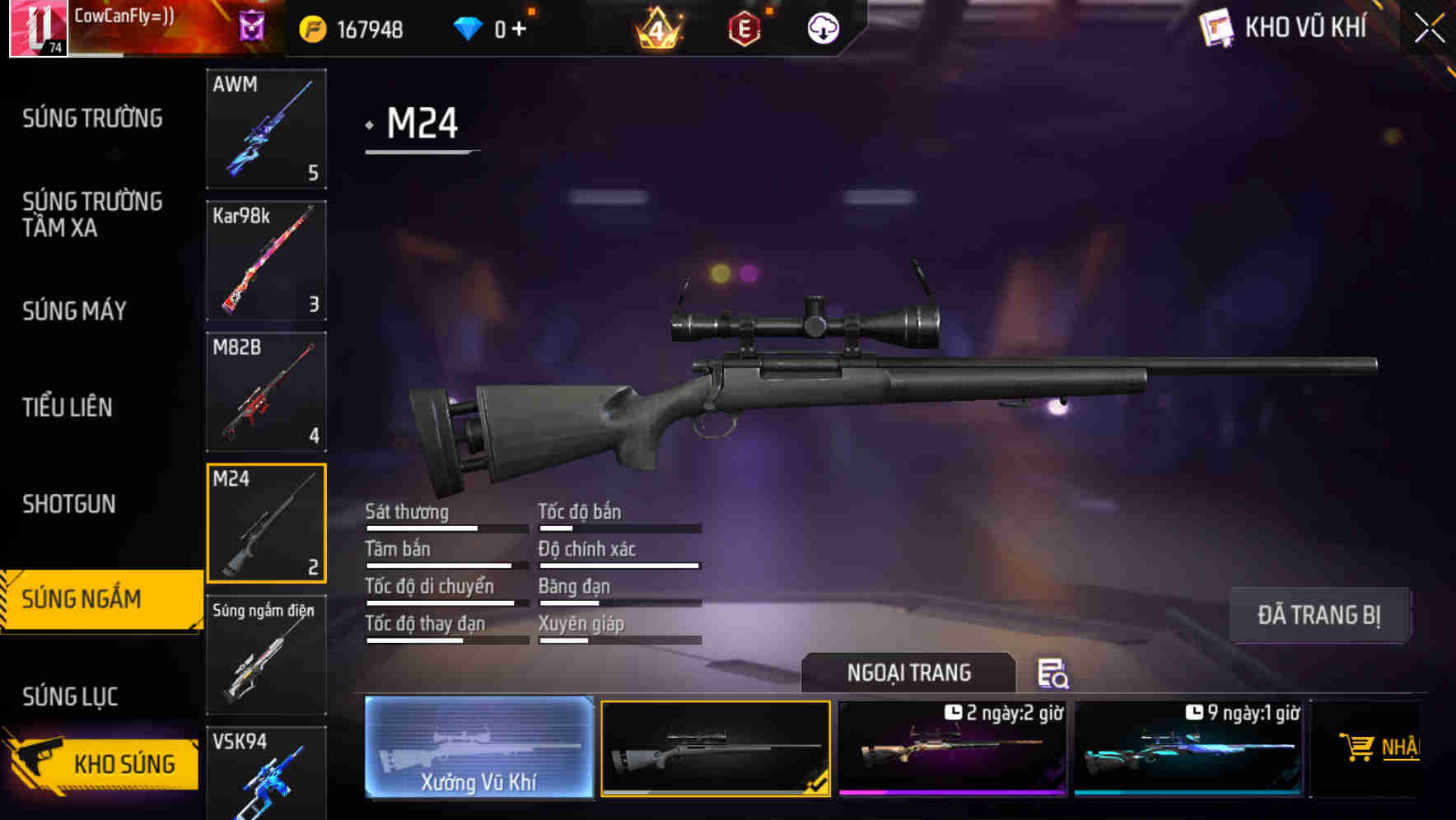1456x820 pixels.
Task: Select the SHOTGUN weapon category
Action: [x=68, y=504]
